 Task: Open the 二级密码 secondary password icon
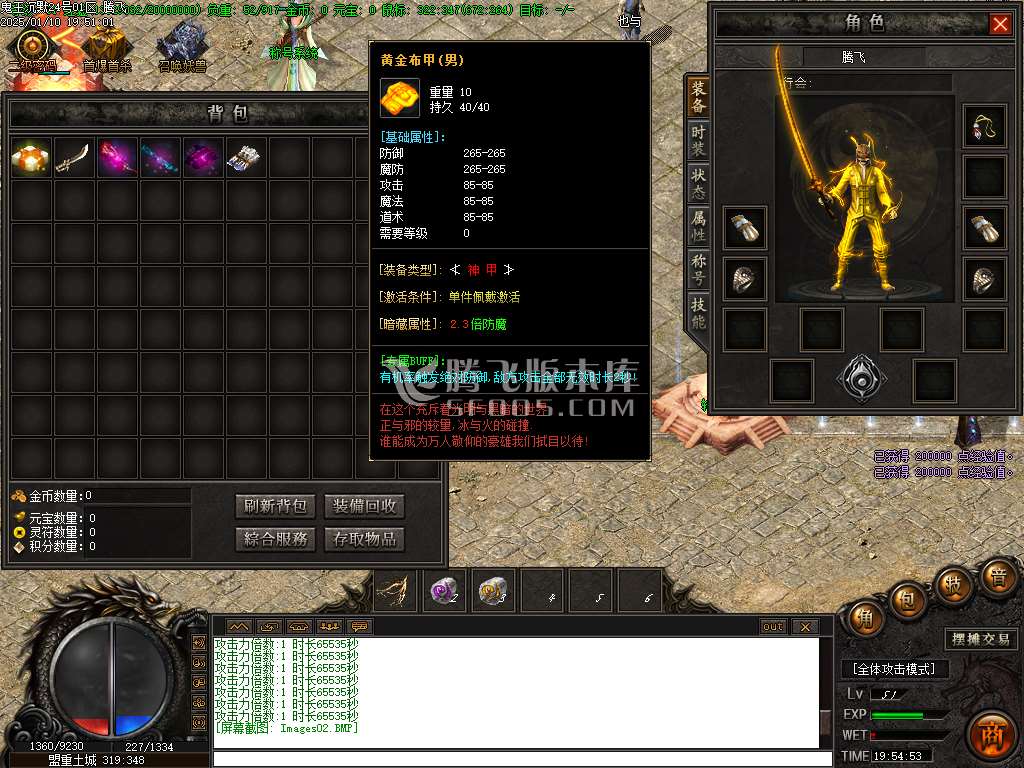pos(33,47)
